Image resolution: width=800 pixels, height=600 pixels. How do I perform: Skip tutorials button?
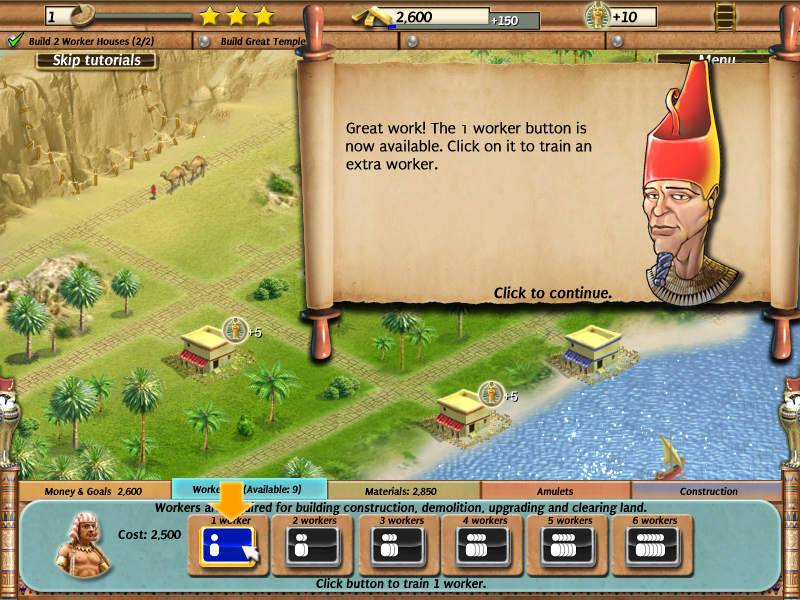[96, 60]
